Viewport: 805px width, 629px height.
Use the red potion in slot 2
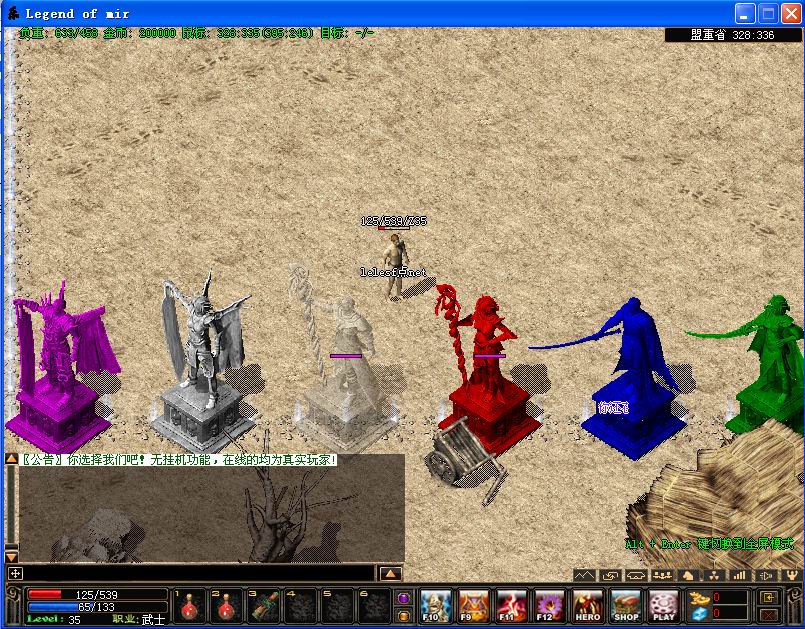(227, 606)
